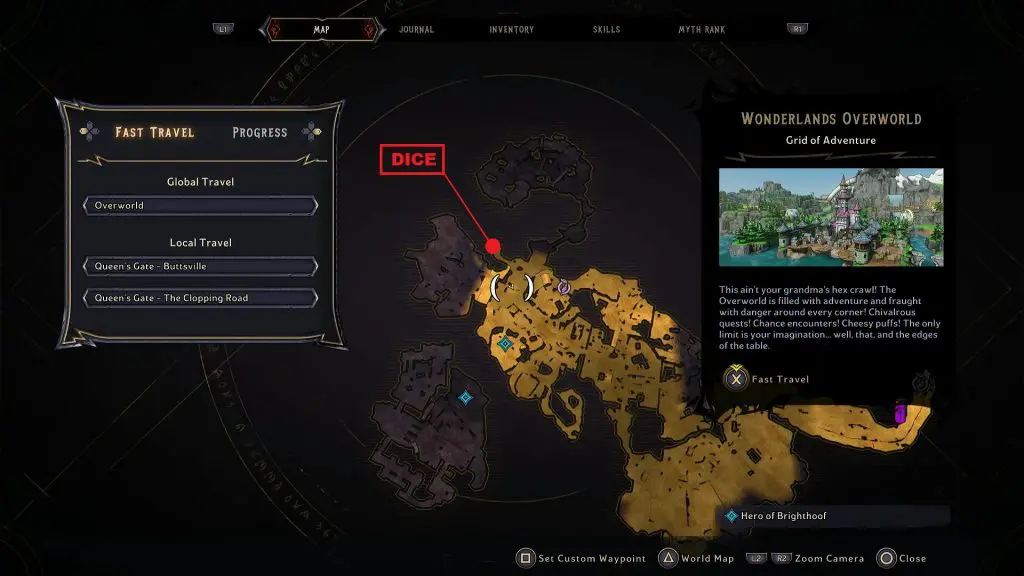Click the Wonderlands Overworld preview image

(x=830, y=217)
